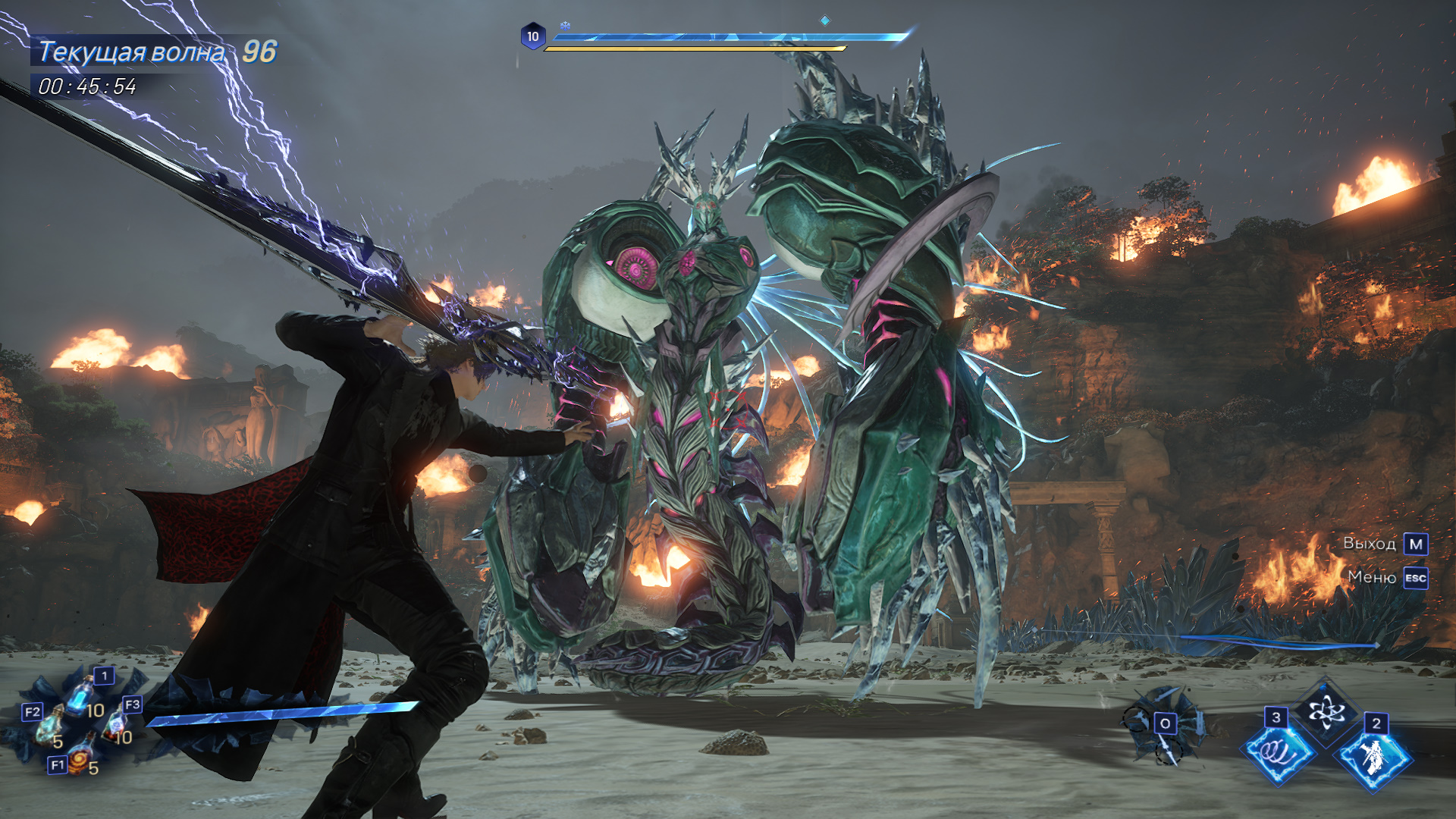Activate the swordsman silhouette skill
Screen dimensions: 1456x819
pos(1374,756)
